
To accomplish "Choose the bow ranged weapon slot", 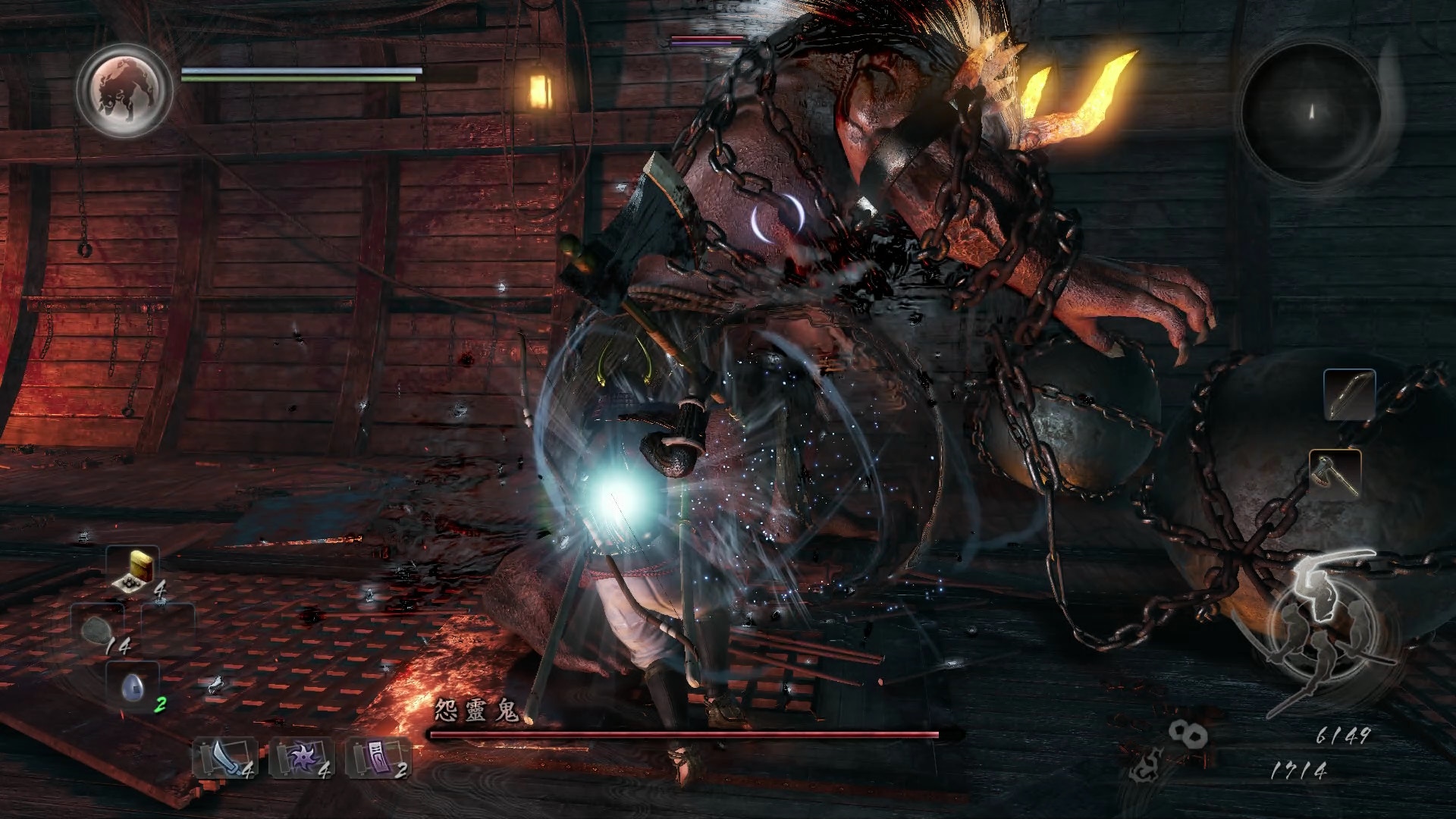I will (1349, 394).
